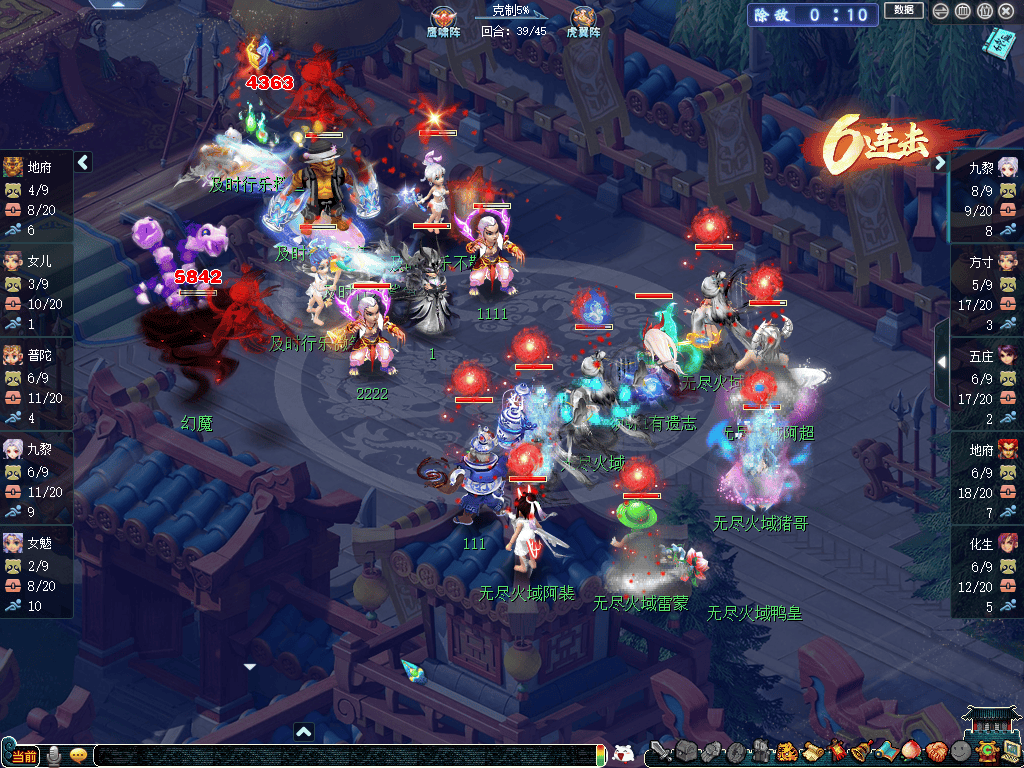Open the peach icon in toolbar
Viewport: 1024px width, 768px height.
(910, 752)
